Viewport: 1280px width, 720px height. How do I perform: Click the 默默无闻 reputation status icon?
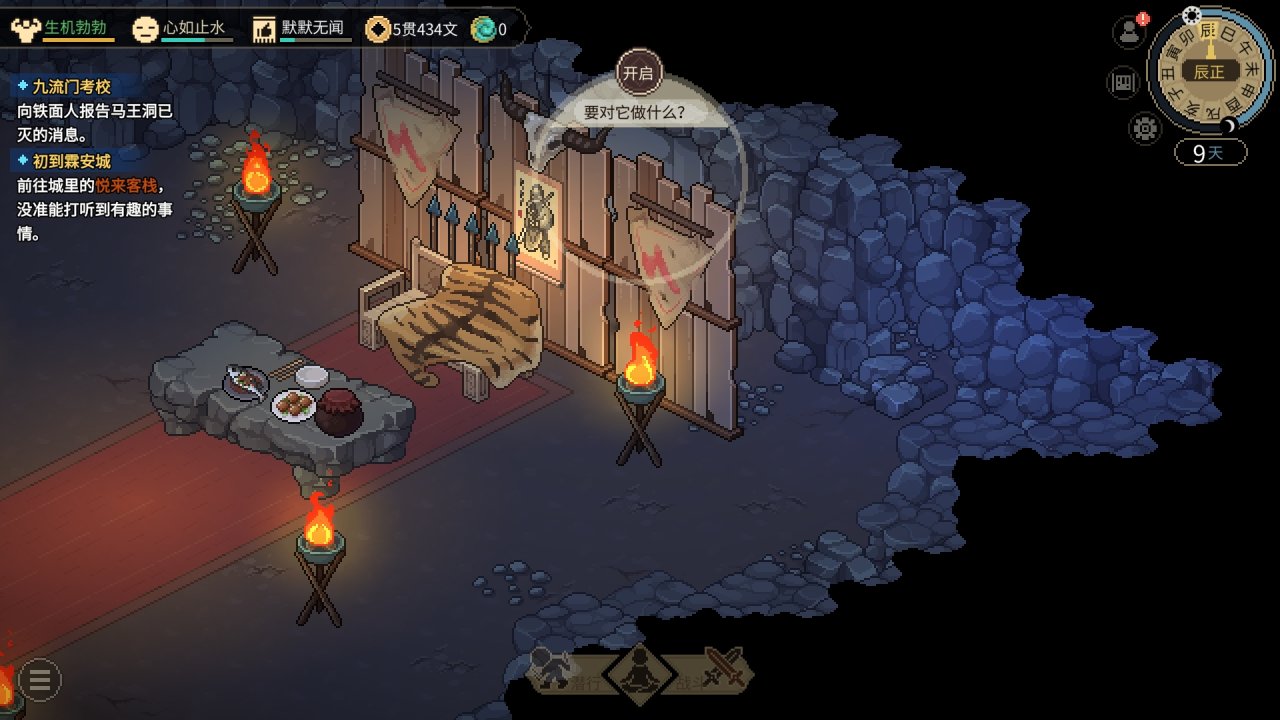[264, 29]
